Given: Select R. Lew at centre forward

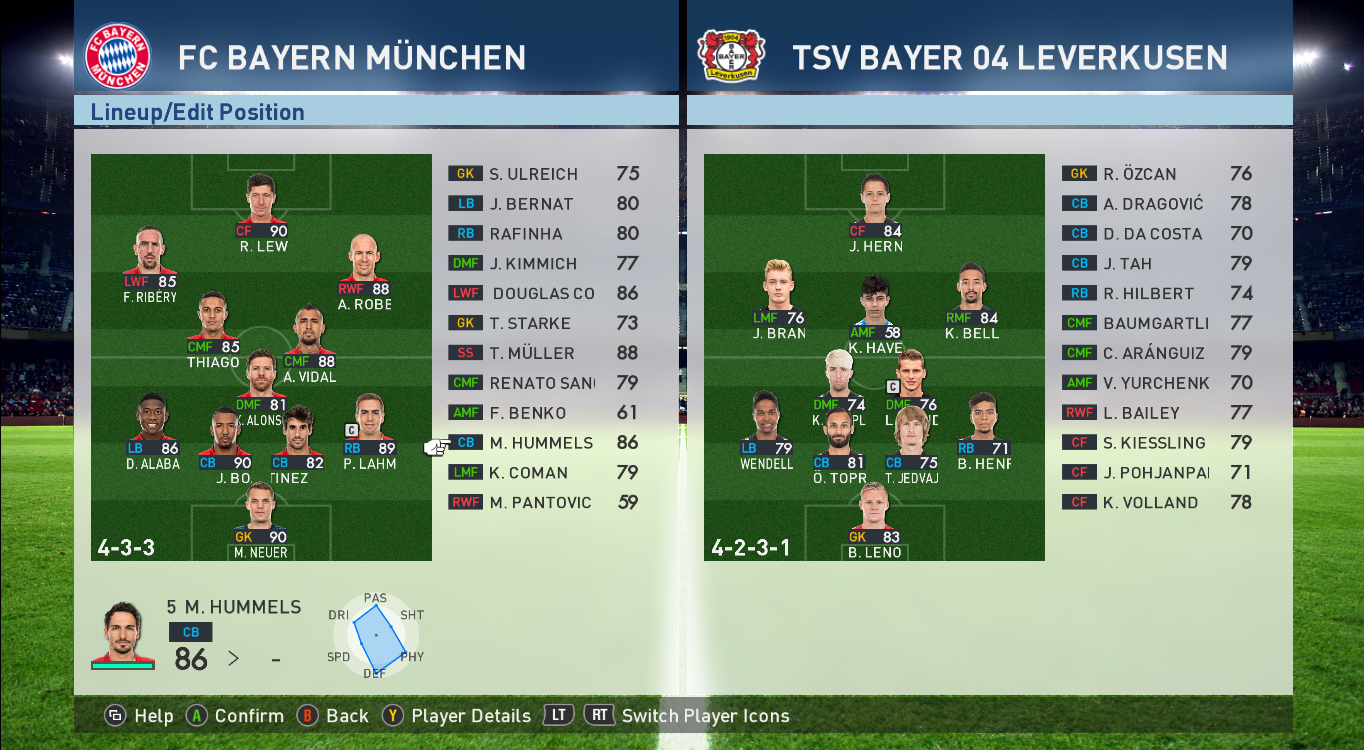Looking at the screenshot, I should [262, 212].
